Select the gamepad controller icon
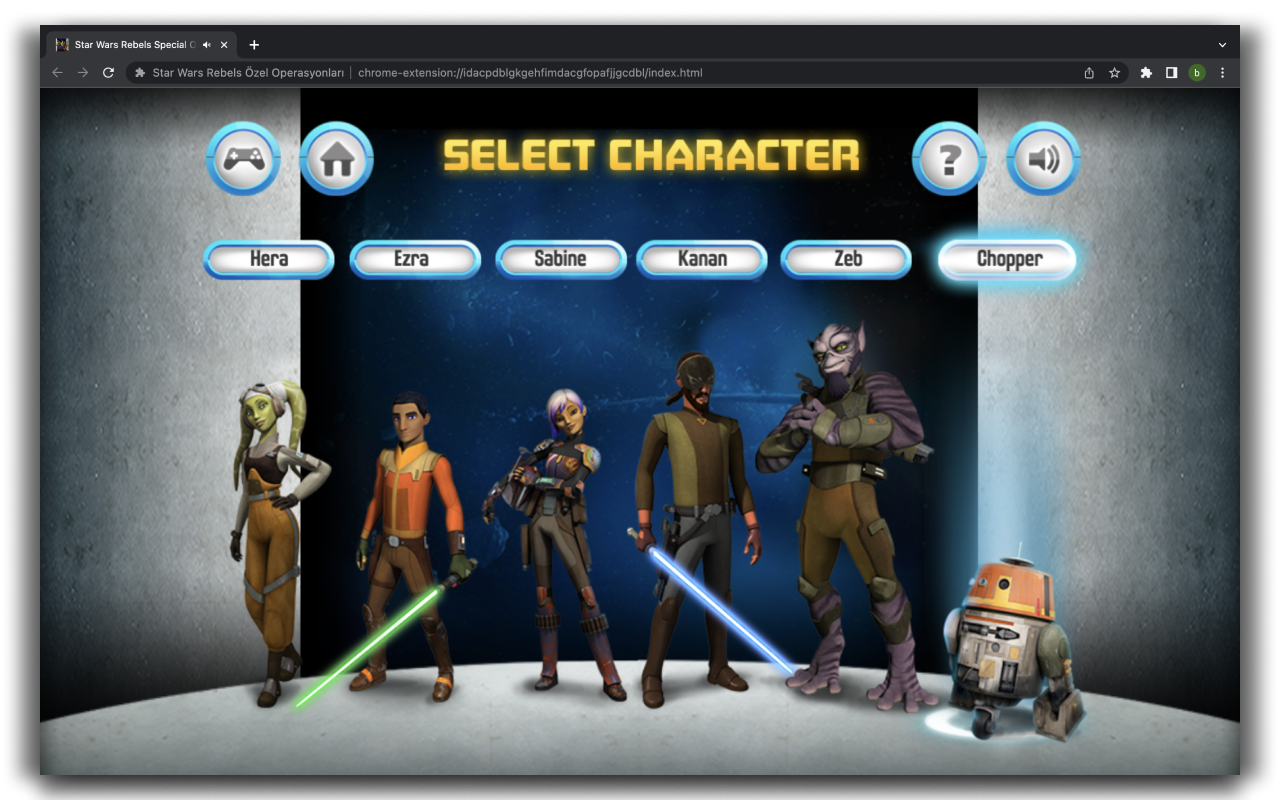This screenshot has height=800, width=1280. click(243, 158)
